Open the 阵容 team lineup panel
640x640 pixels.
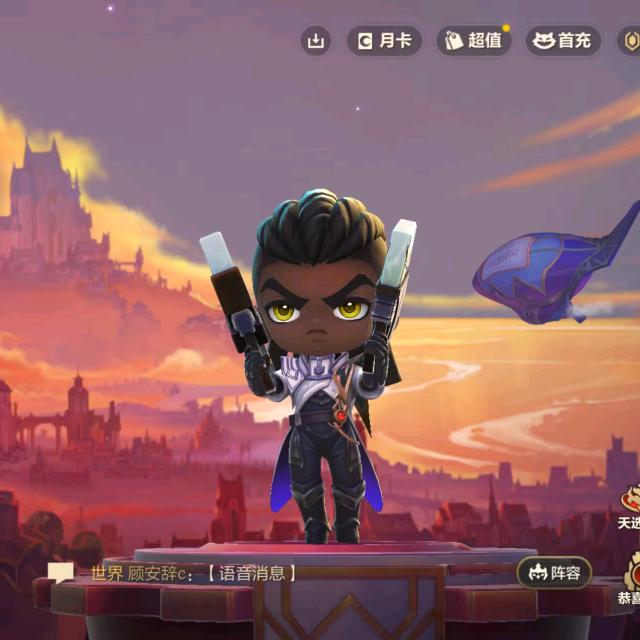tap(554, 573)
